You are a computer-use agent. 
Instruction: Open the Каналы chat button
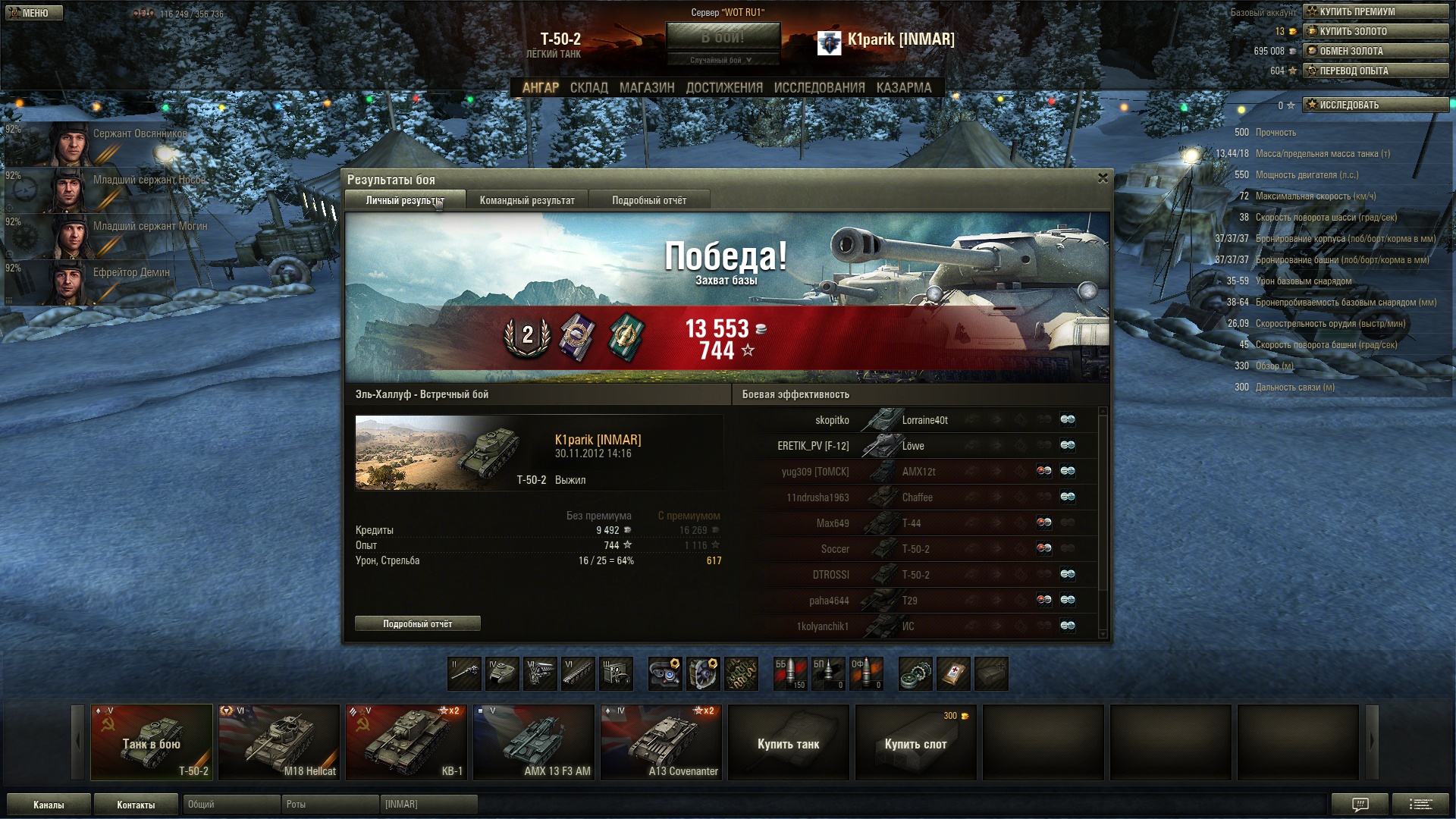49,805
